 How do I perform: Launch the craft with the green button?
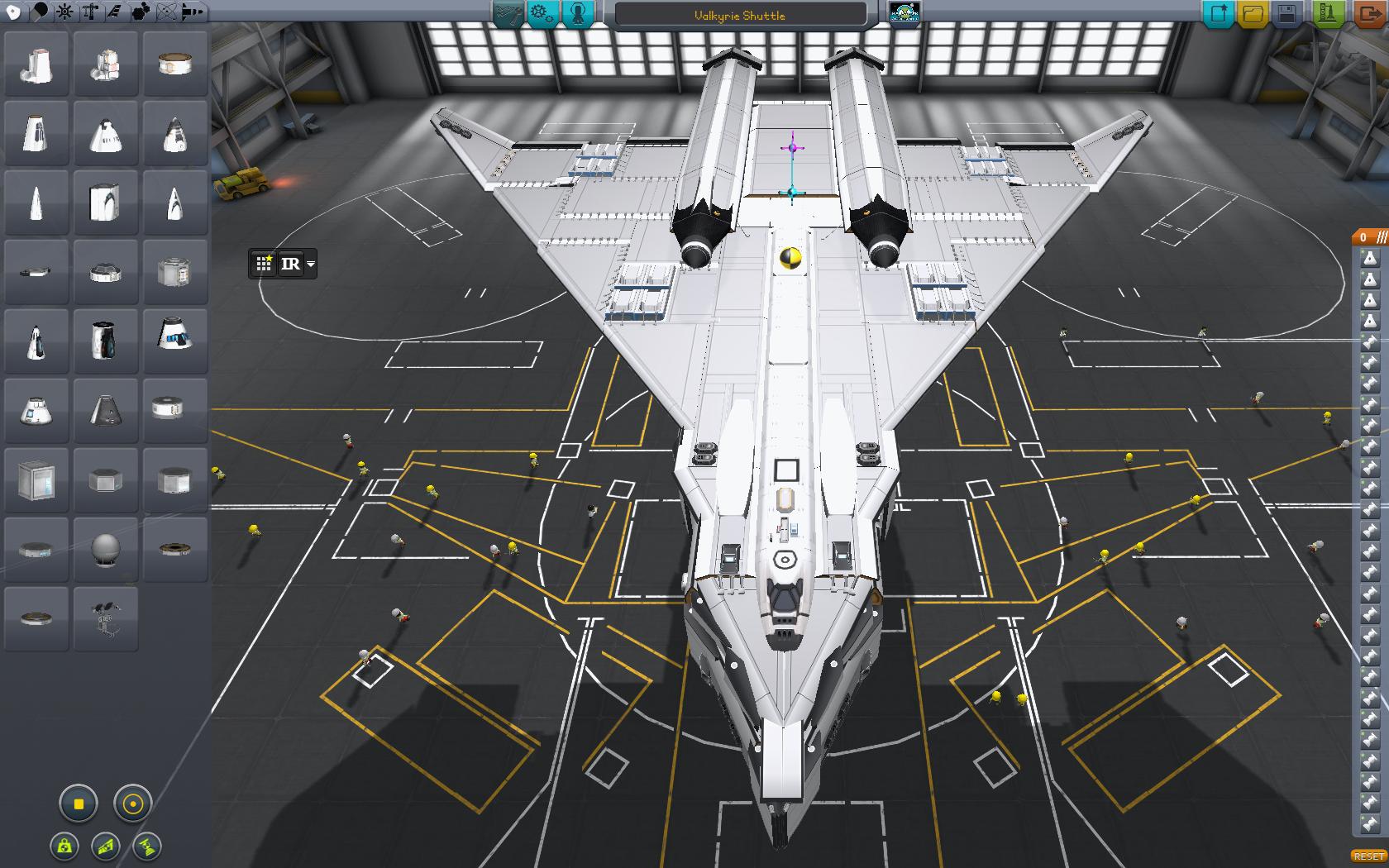(x=1328, y=13)
